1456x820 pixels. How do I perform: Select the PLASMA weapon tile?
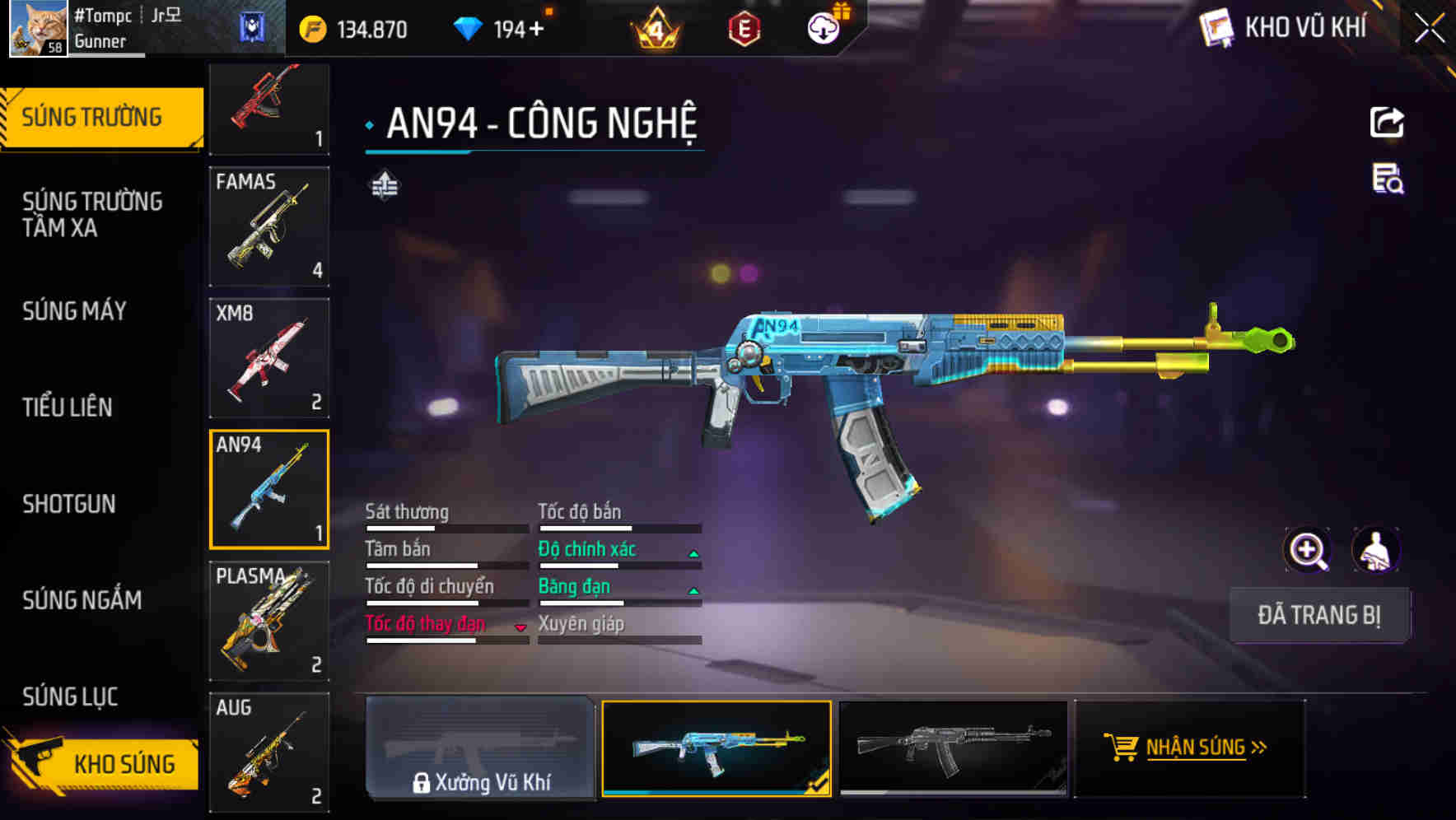269,621
